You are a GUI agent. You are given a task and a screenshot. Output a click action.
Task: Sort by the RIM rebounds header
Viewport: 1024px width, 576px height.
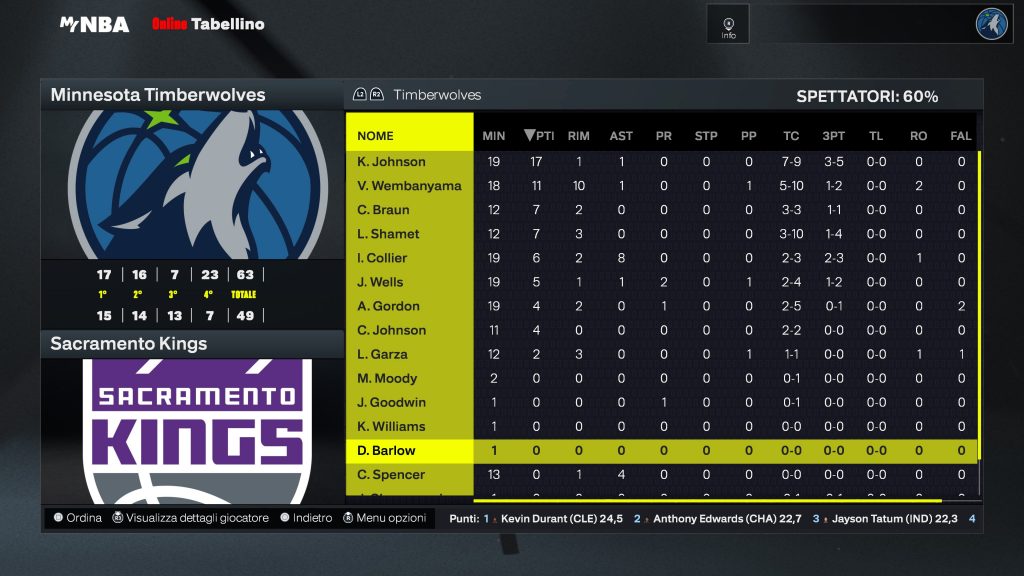[x=578, y=136]
